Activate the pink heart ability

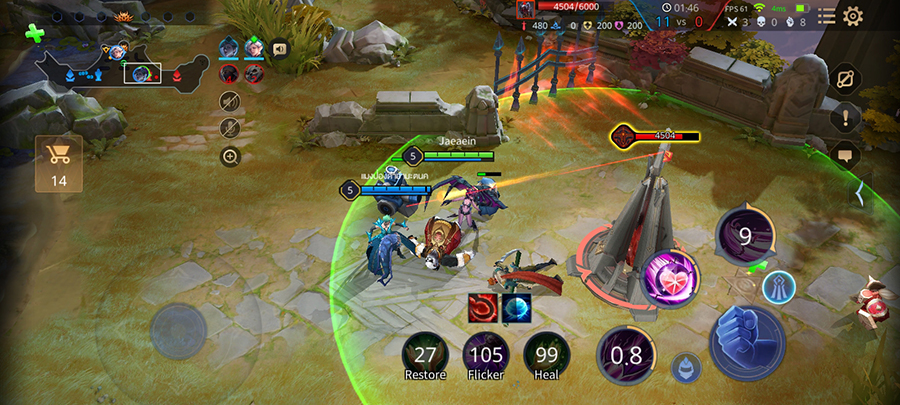(x=670, y=276)
